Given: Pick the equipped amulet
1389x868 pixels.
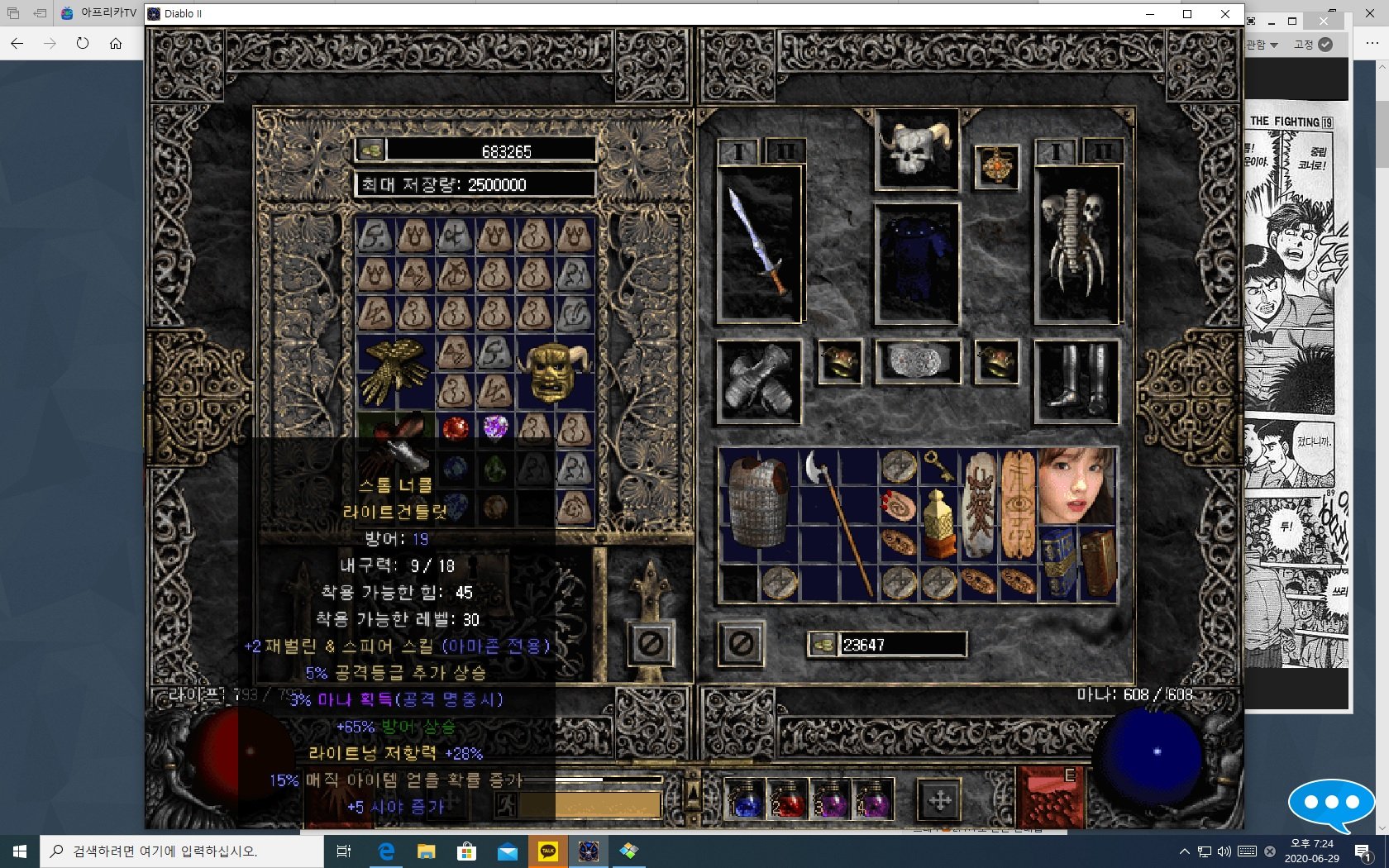Looking at the screenshot, I should click(x=996, y=166).
